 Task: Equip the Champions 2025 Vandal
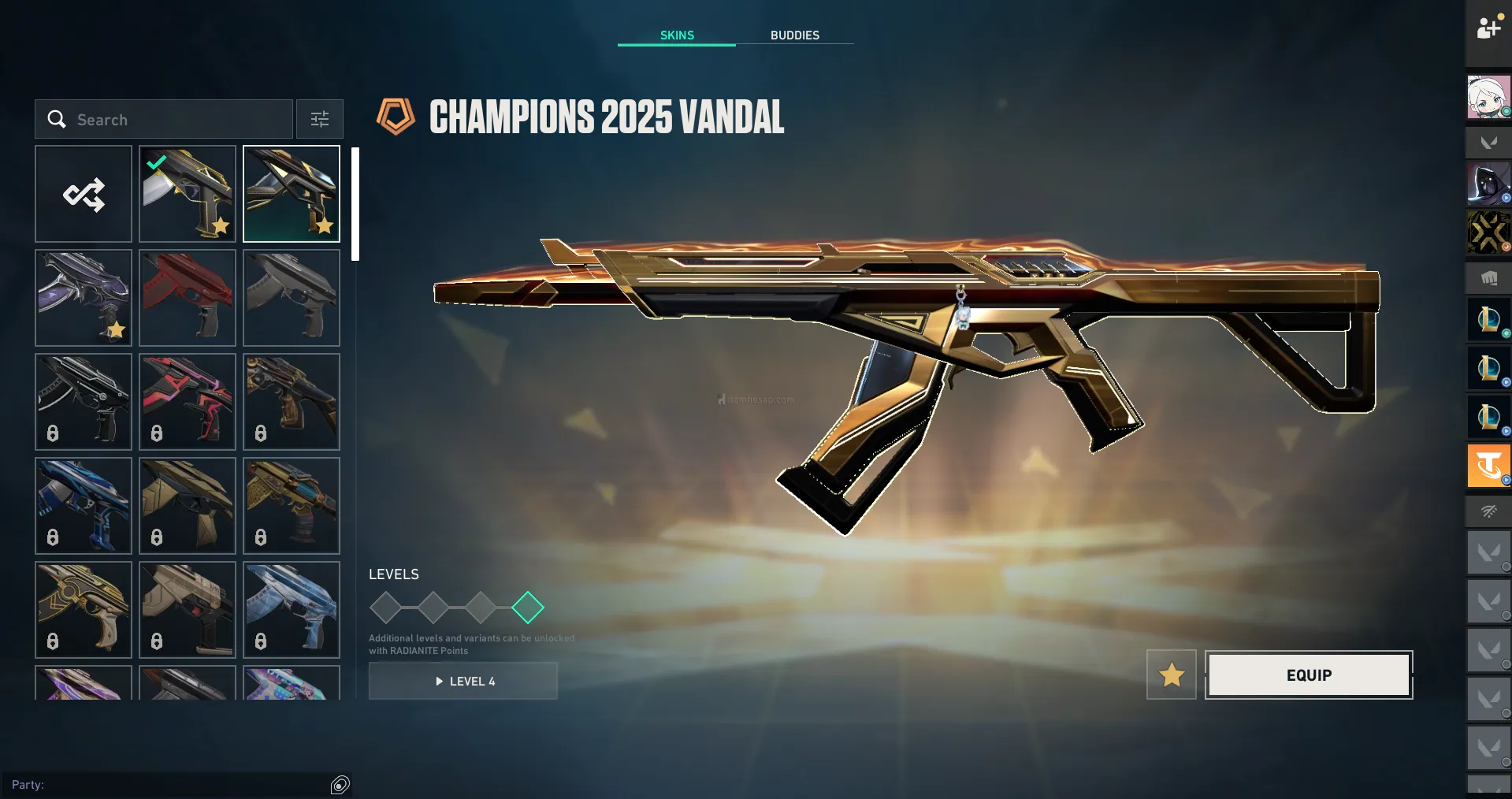1309,675
